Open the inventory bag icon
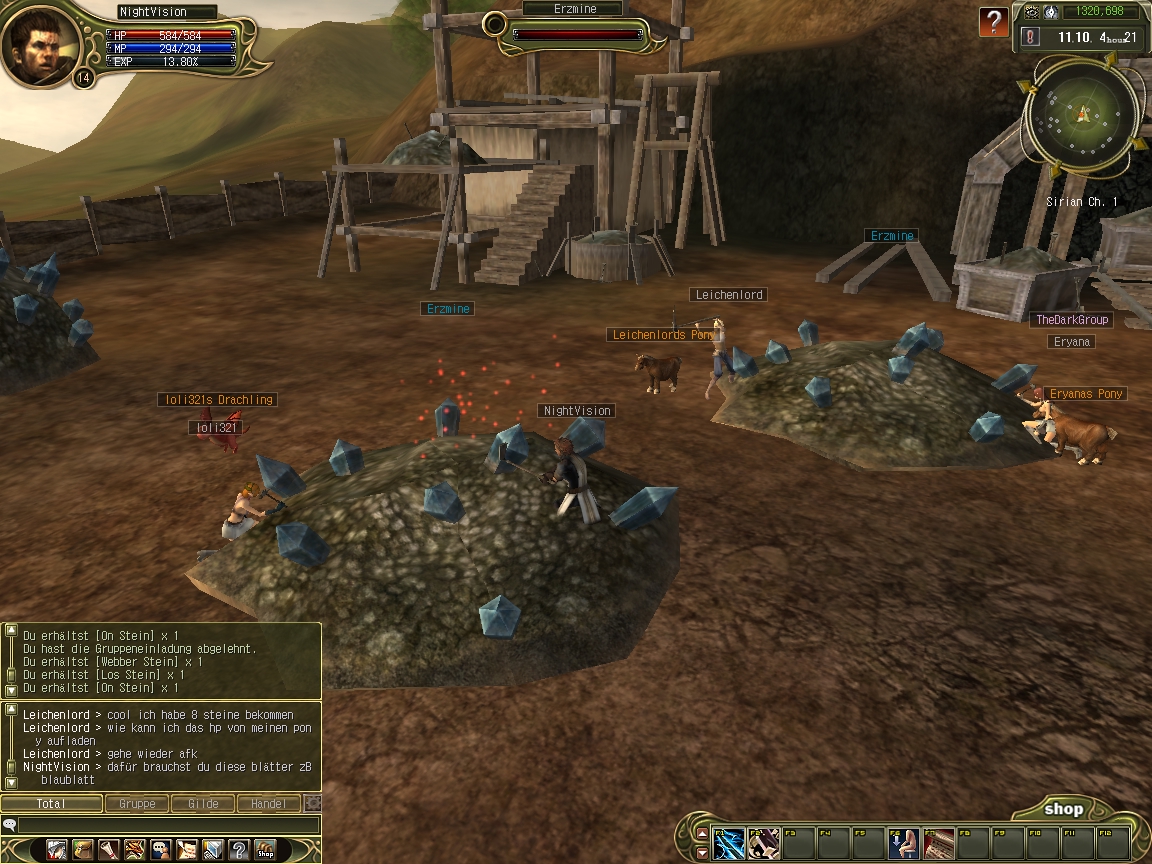Image resolution: width=1152 pixels, height=864 pixels. (83, 850)
